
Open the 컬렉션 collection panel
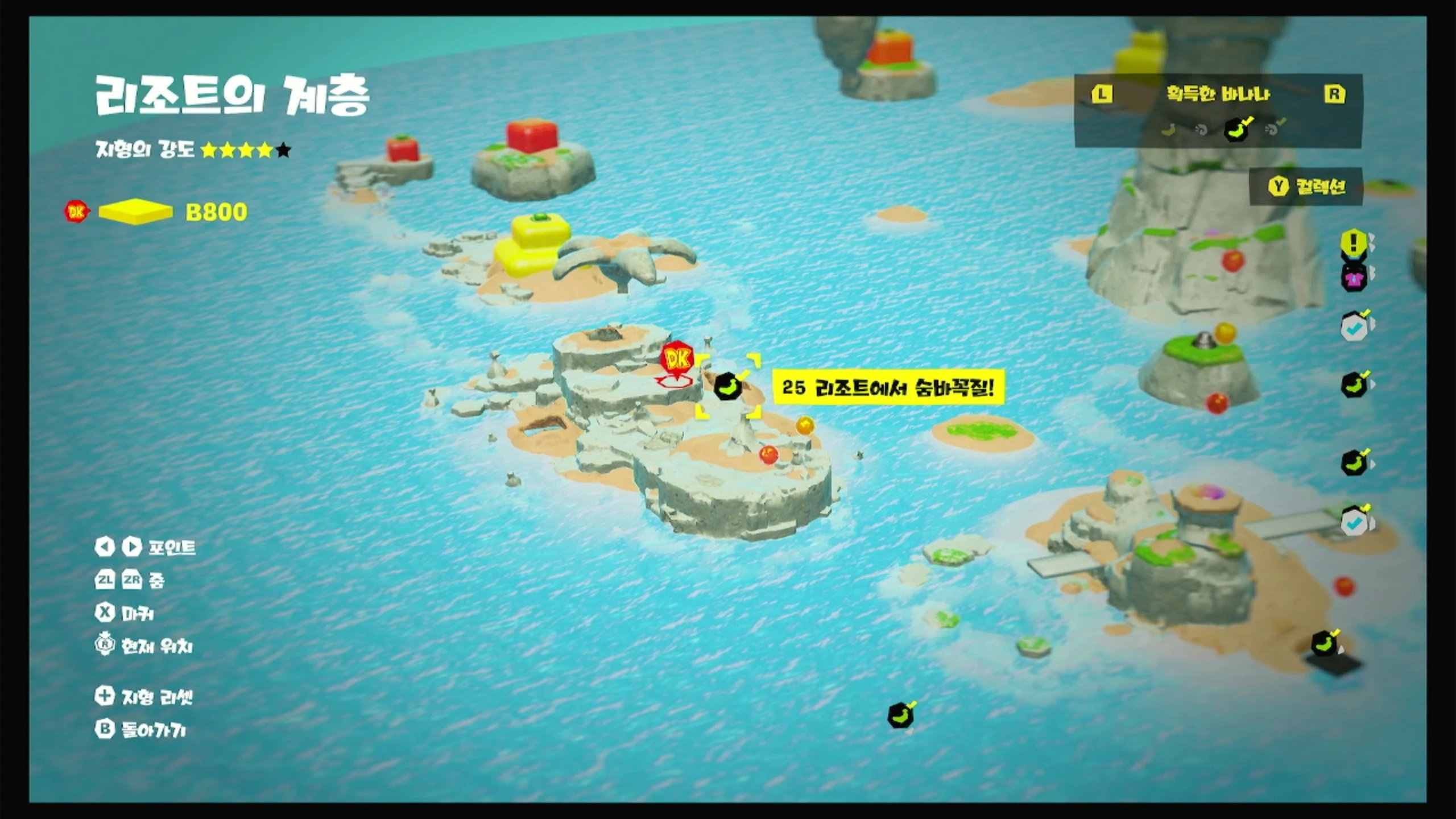(1306, 186)
